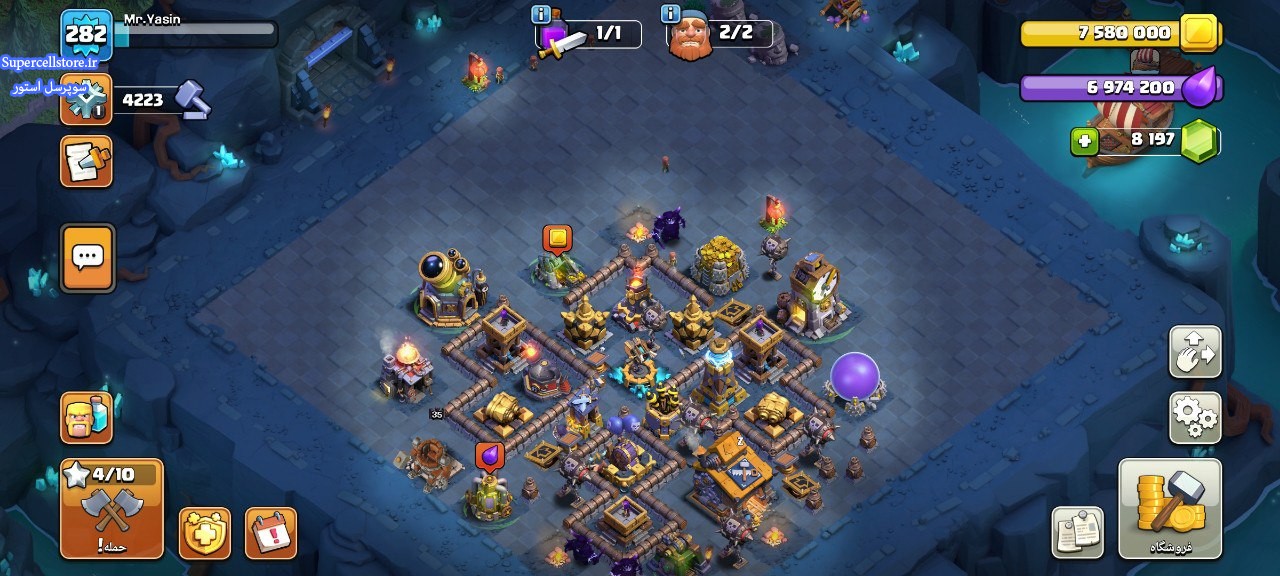Image resolution: width=1280 pixels, height=576 pixels.
Task: Open the layout editor hand button
Action: [1195, 352]
